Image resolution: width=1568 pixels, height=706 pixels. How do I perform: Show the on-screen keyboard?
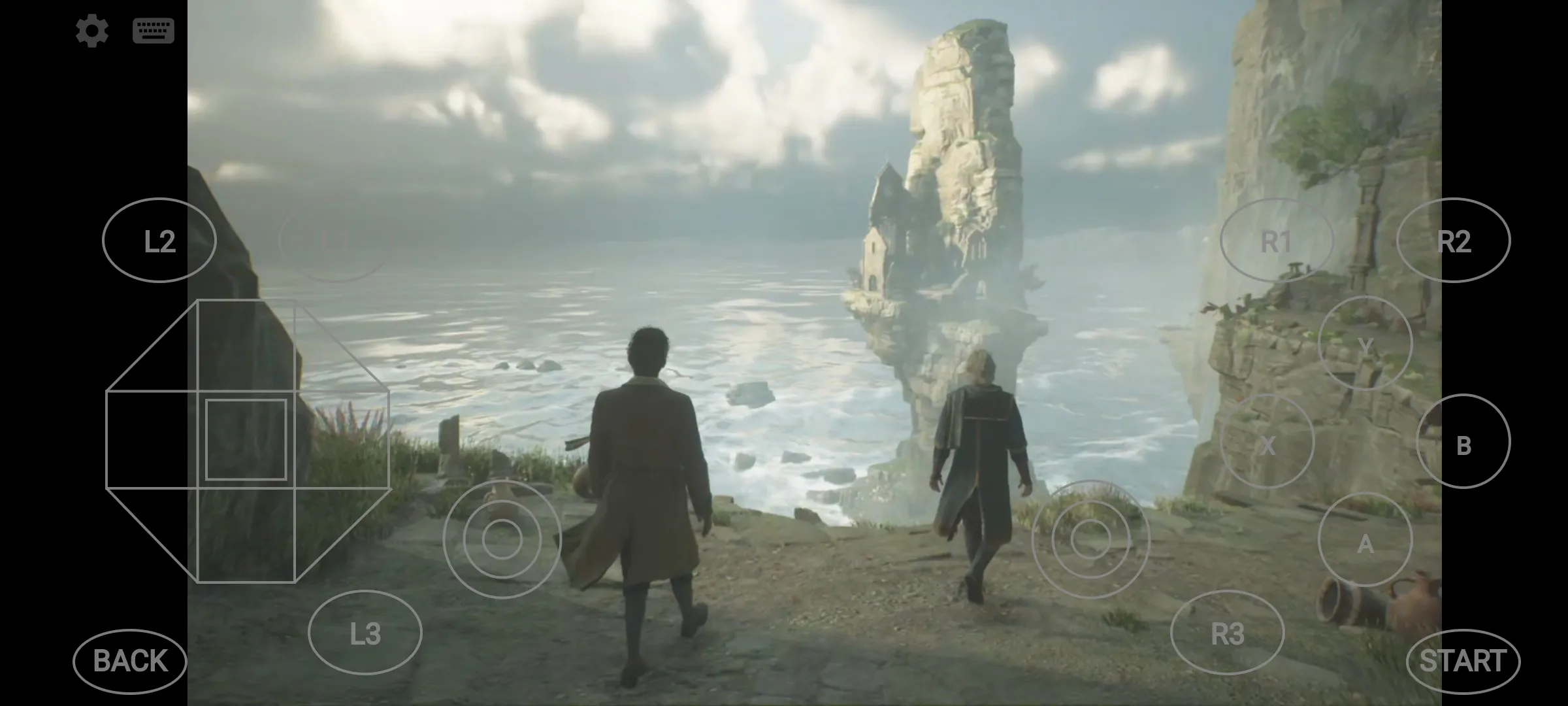coord(153,31)
